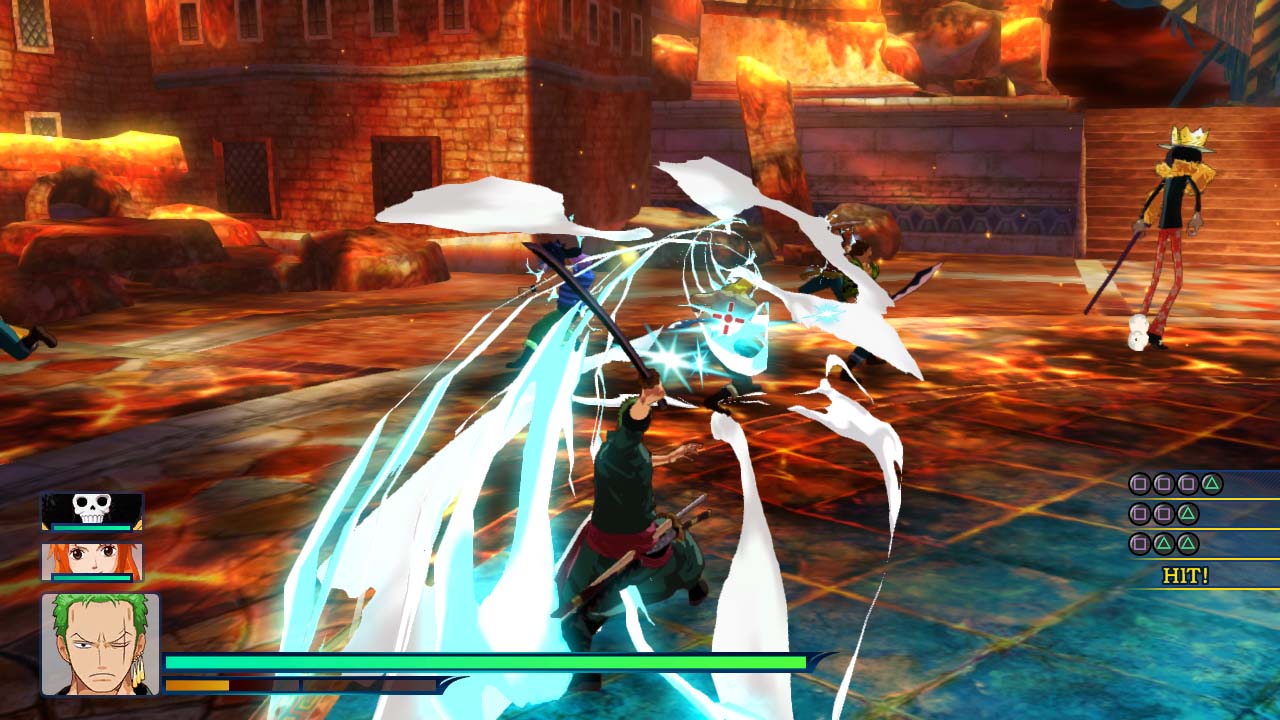The width and height of the screenshot is (1280, 720).
Task: Click the first Square icon in the middle combo row
Action: (x=1139, y=513)
